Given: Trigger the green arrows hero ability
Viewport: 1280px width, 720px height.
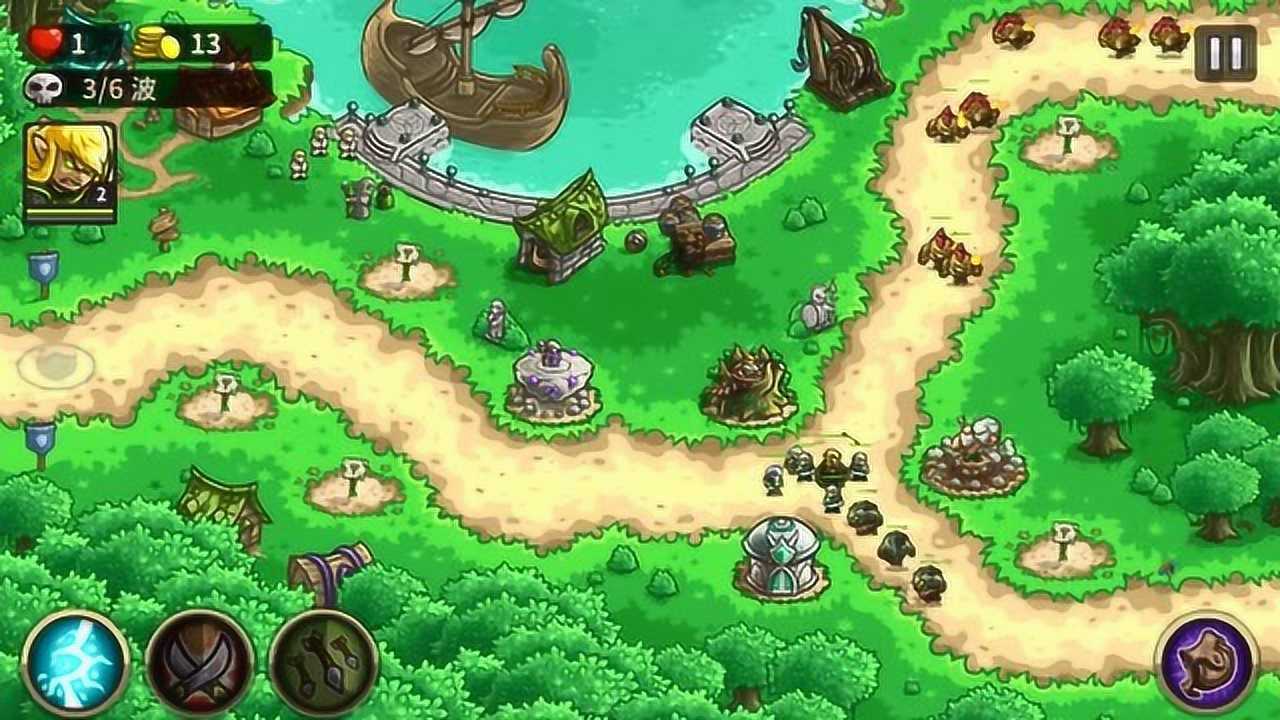Looking at the screenshot, I should pos(323,663).
